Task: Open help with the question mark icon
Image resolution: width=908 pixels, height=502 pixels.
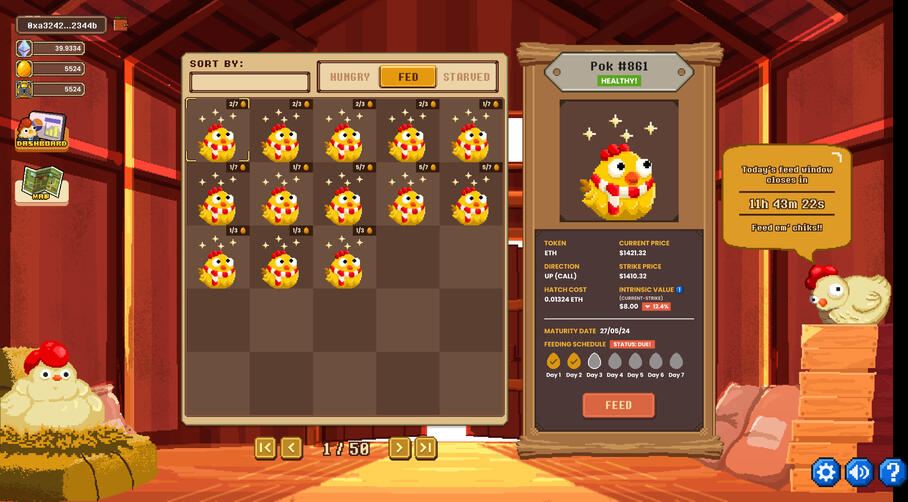Action: pyautogui.click(x=891, y=472)
